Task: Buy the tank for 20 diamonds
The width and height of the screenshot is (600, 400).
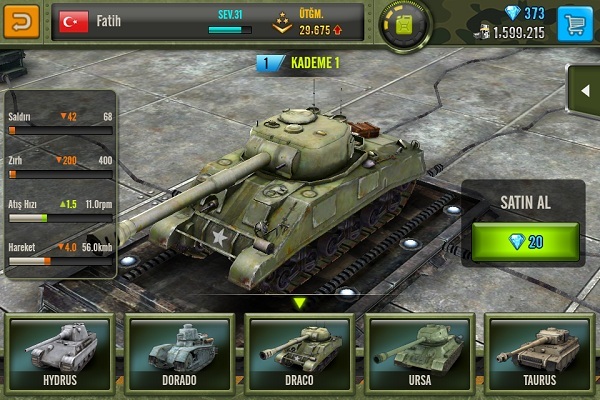Action: (x=525, y=241)
